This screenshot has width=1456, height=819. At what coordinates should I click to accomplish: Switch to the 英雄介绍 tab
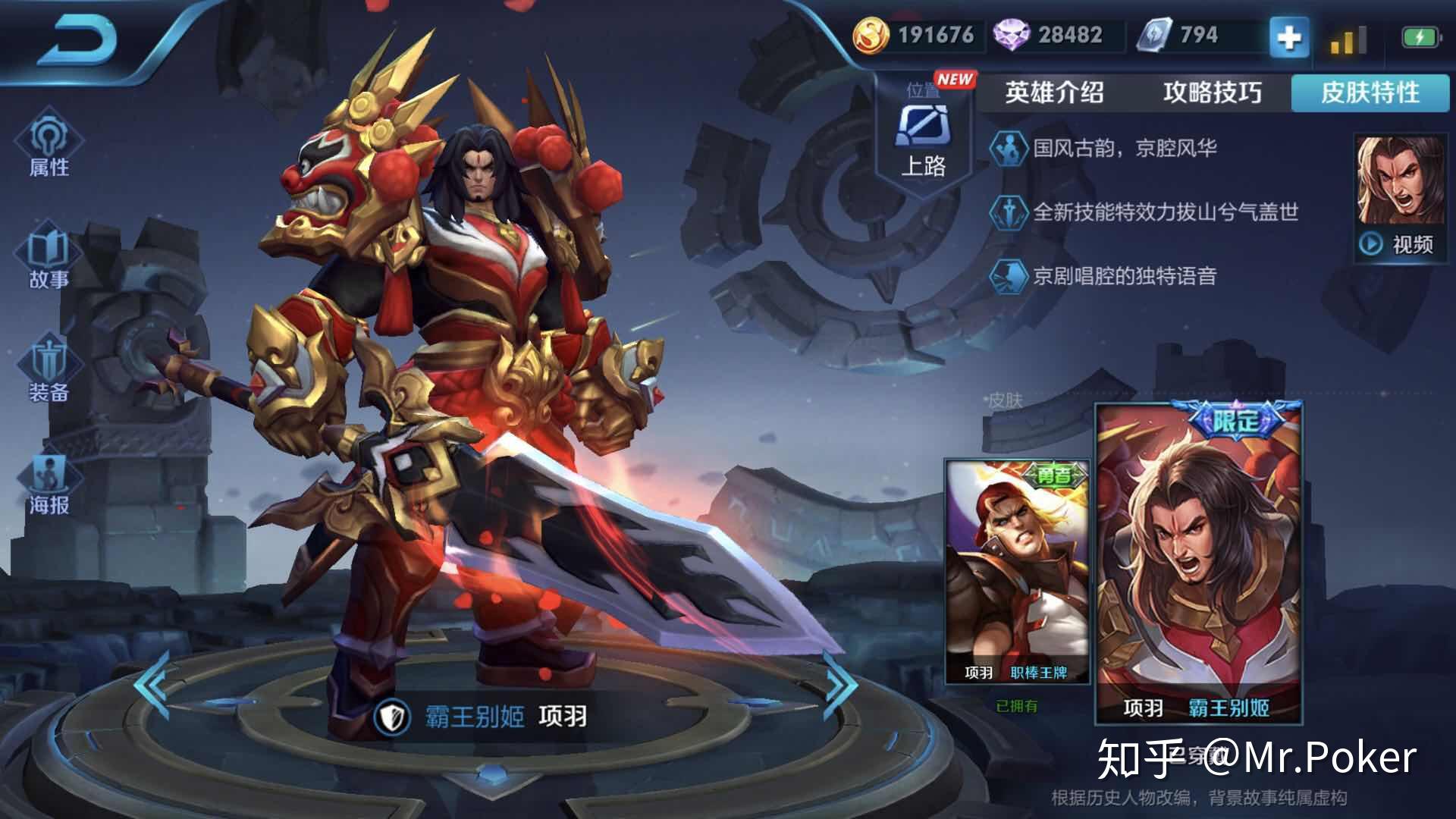pyautogui.click(x=1054, y=93)
